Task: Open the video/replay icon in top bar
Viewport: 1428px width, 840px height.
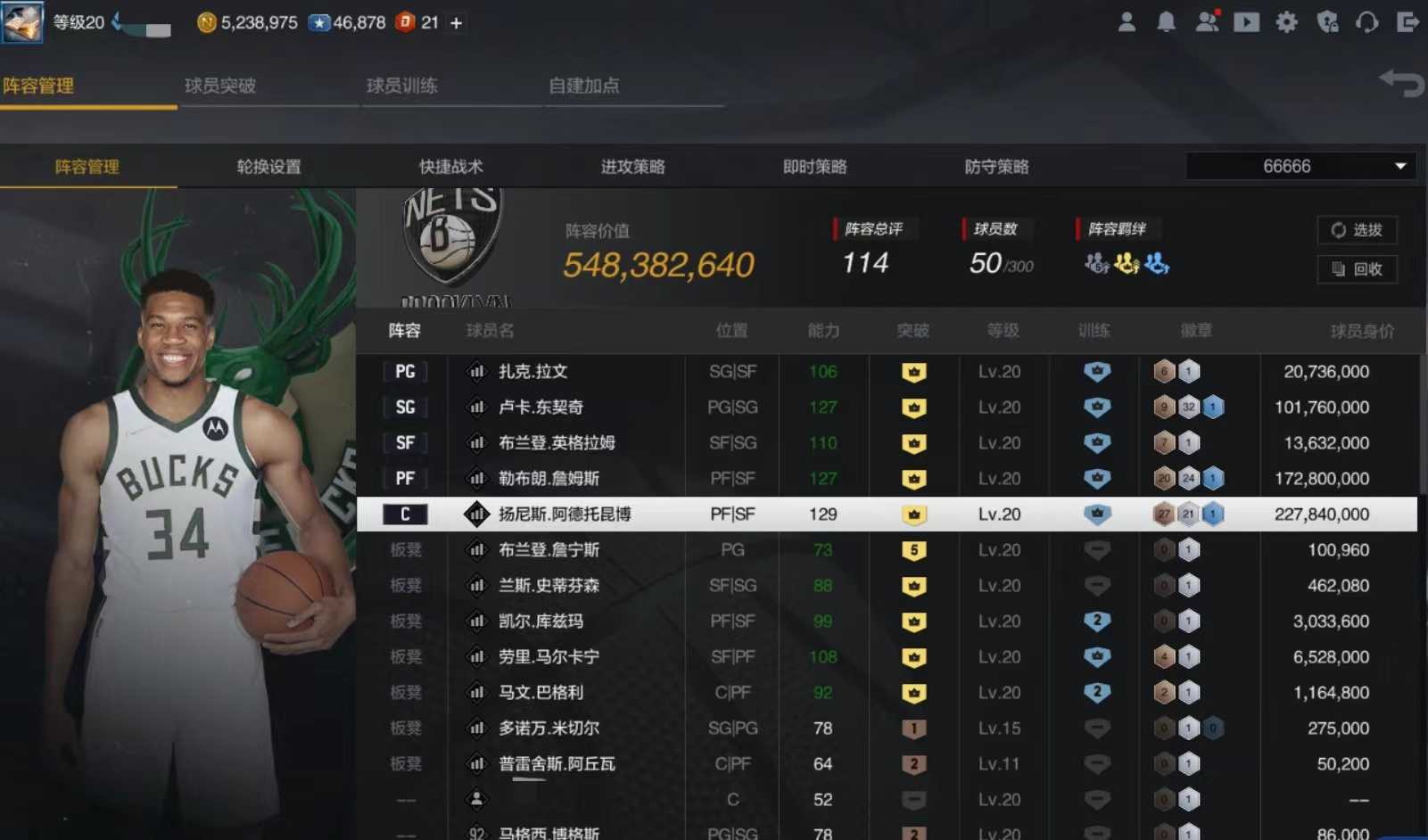Action: pos(1246,22)
